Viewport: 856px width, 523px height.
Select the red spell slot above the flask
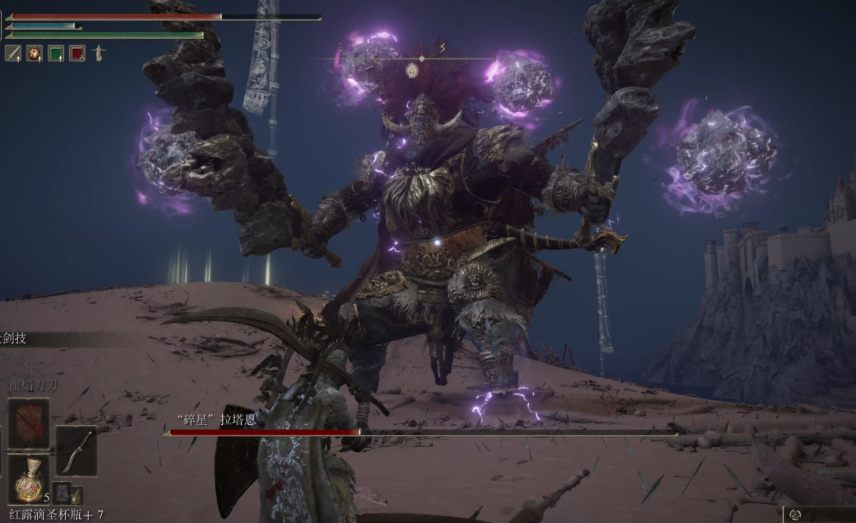28,422
